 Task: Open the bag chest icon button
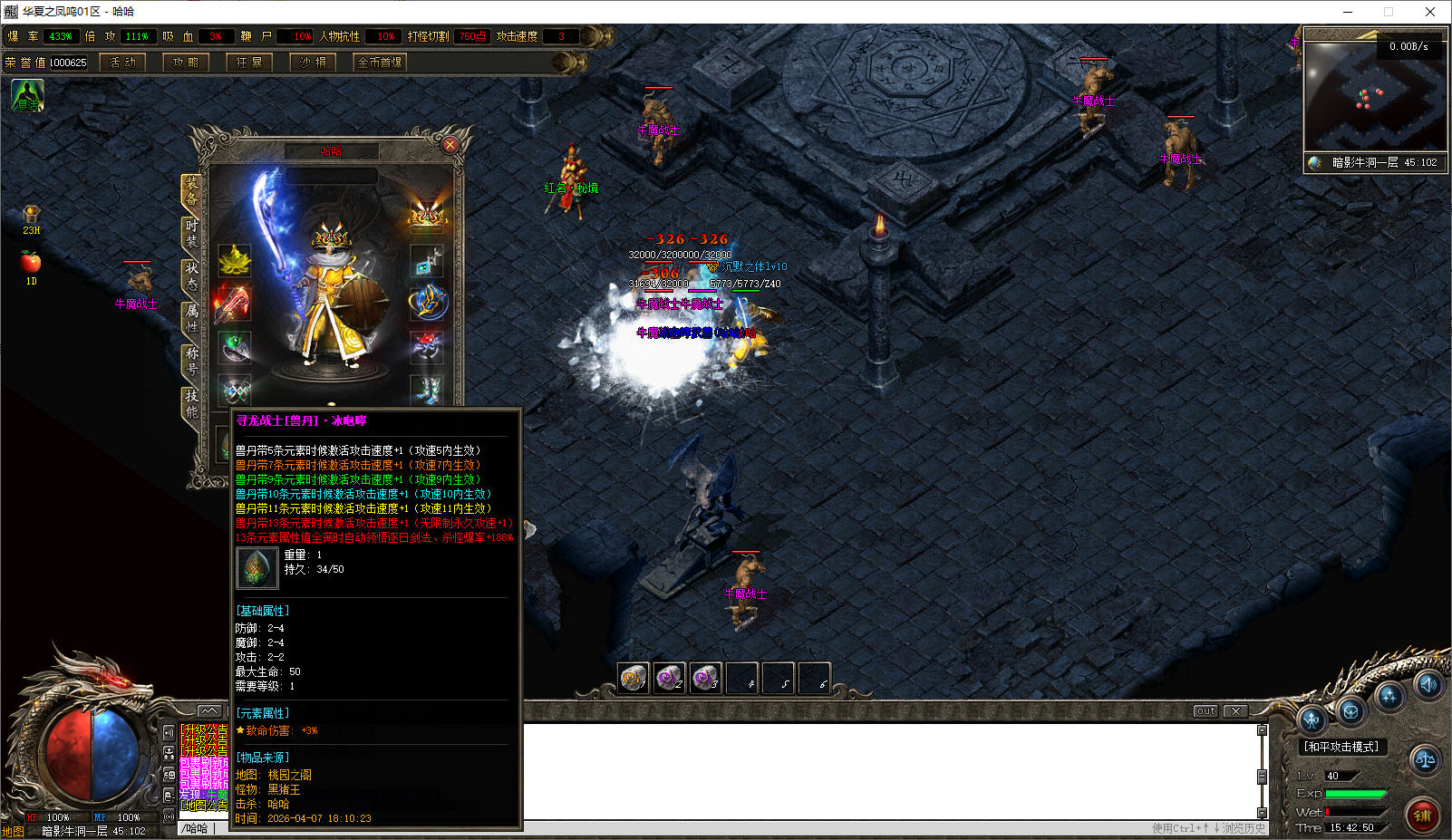click(1350, 711)
